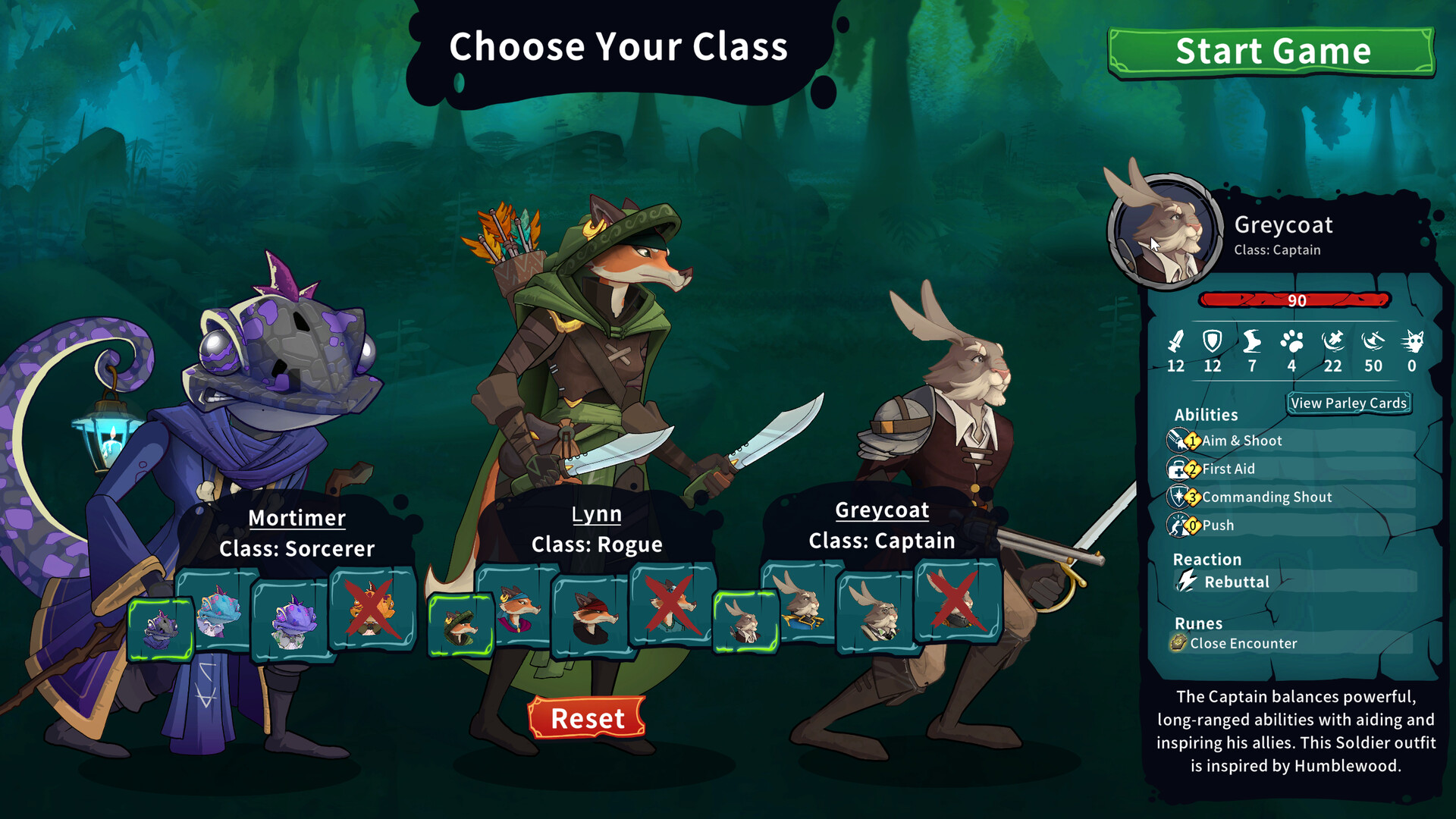Select Mortimer's blue chameleon outfit option
The height and width of the screenshot is (819, 1456).
tap(218, 611)
